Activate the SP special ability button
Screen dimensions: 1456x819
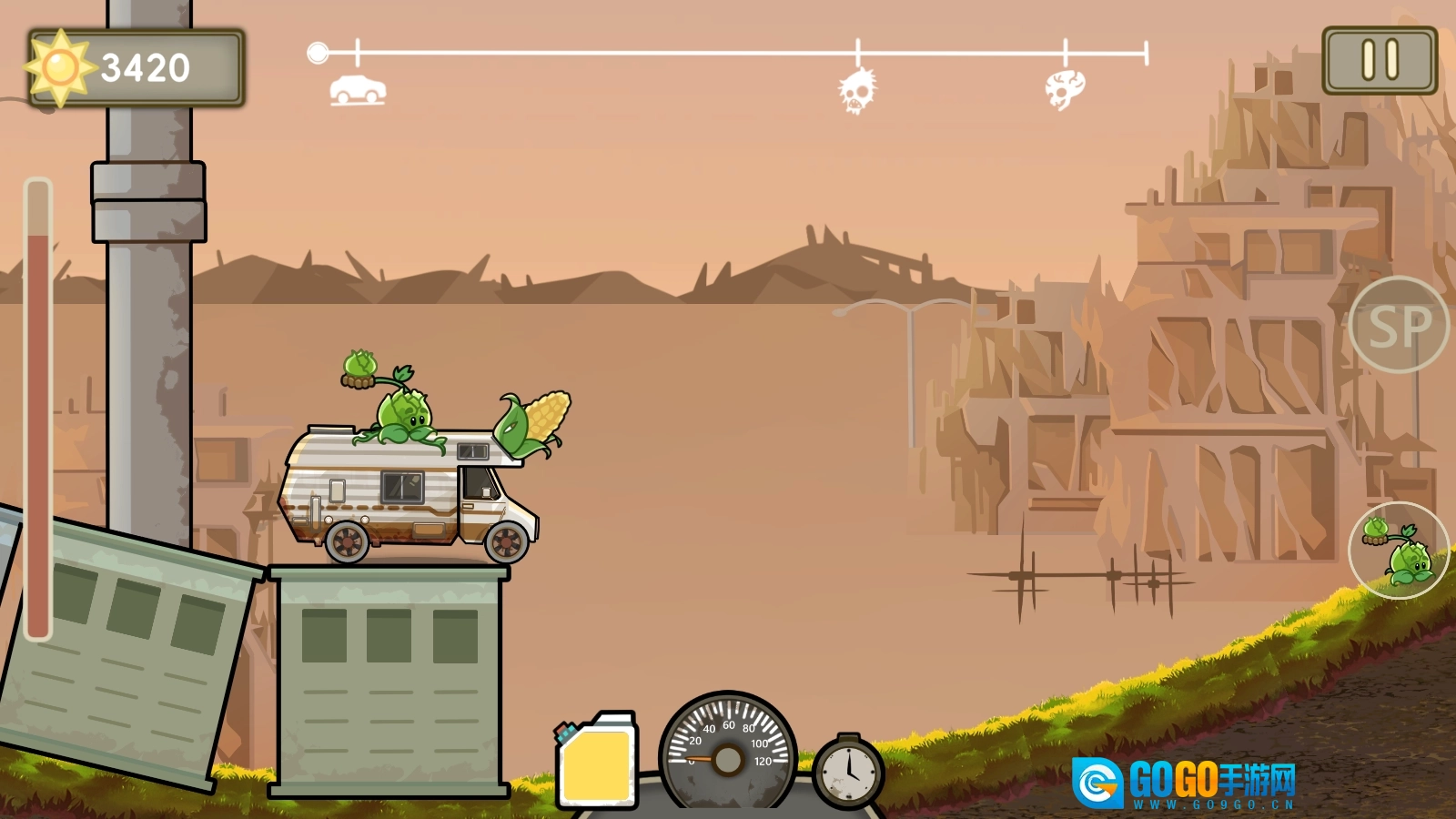coord(1399,325)
